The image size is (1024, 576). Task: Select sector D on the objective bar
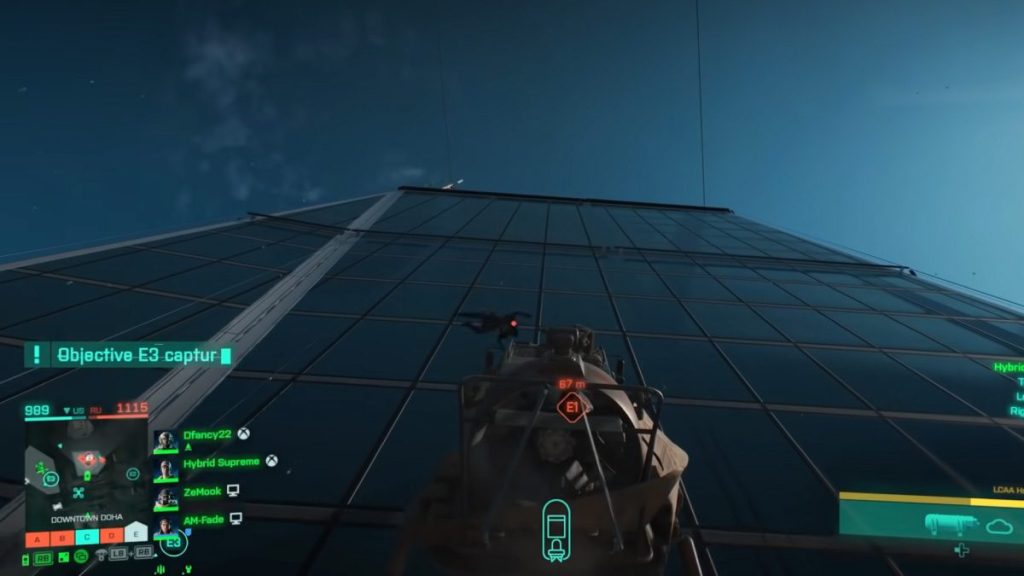pos(112,537)
